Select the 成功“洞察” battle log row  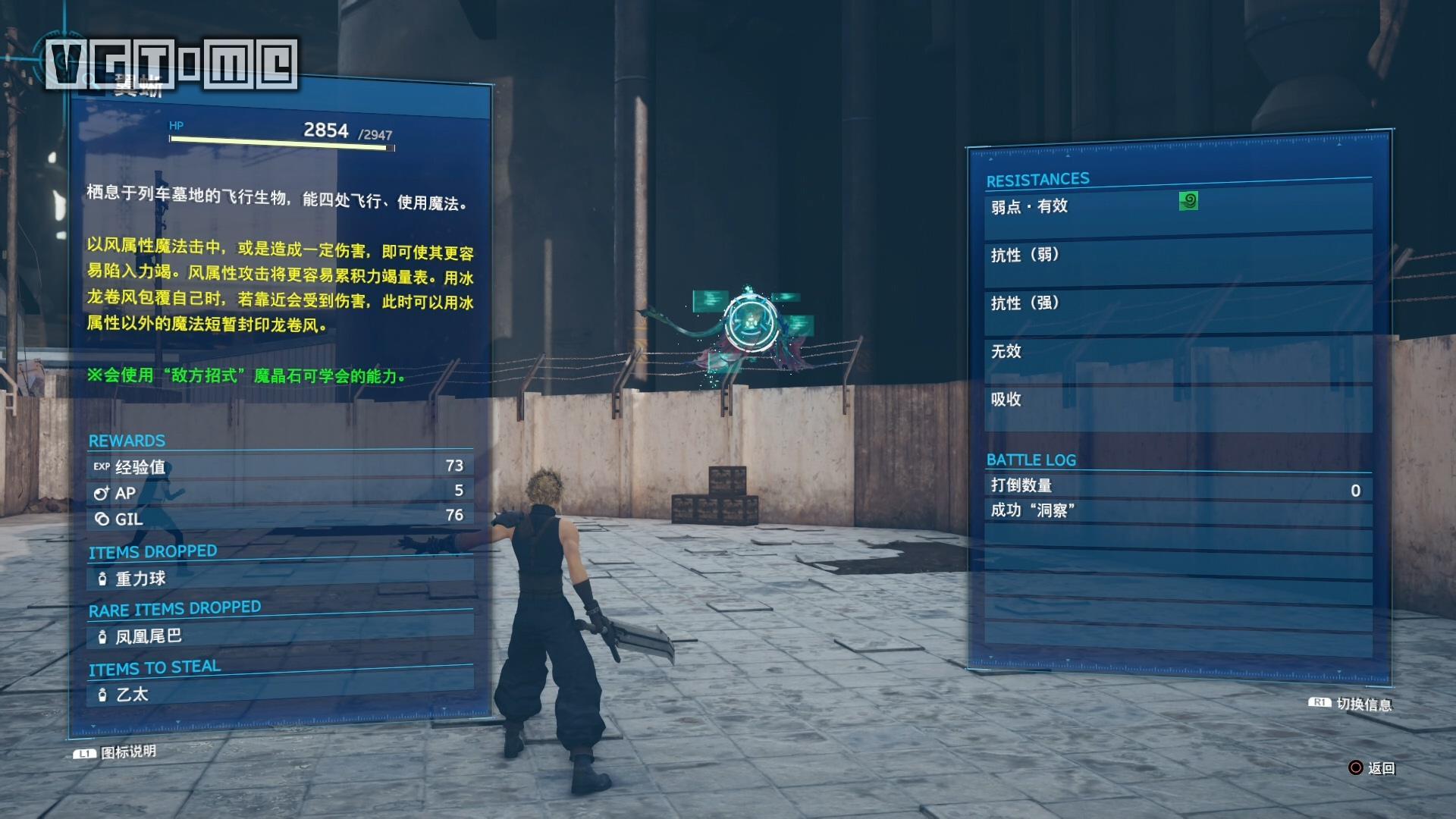[x=1178, y=511]
